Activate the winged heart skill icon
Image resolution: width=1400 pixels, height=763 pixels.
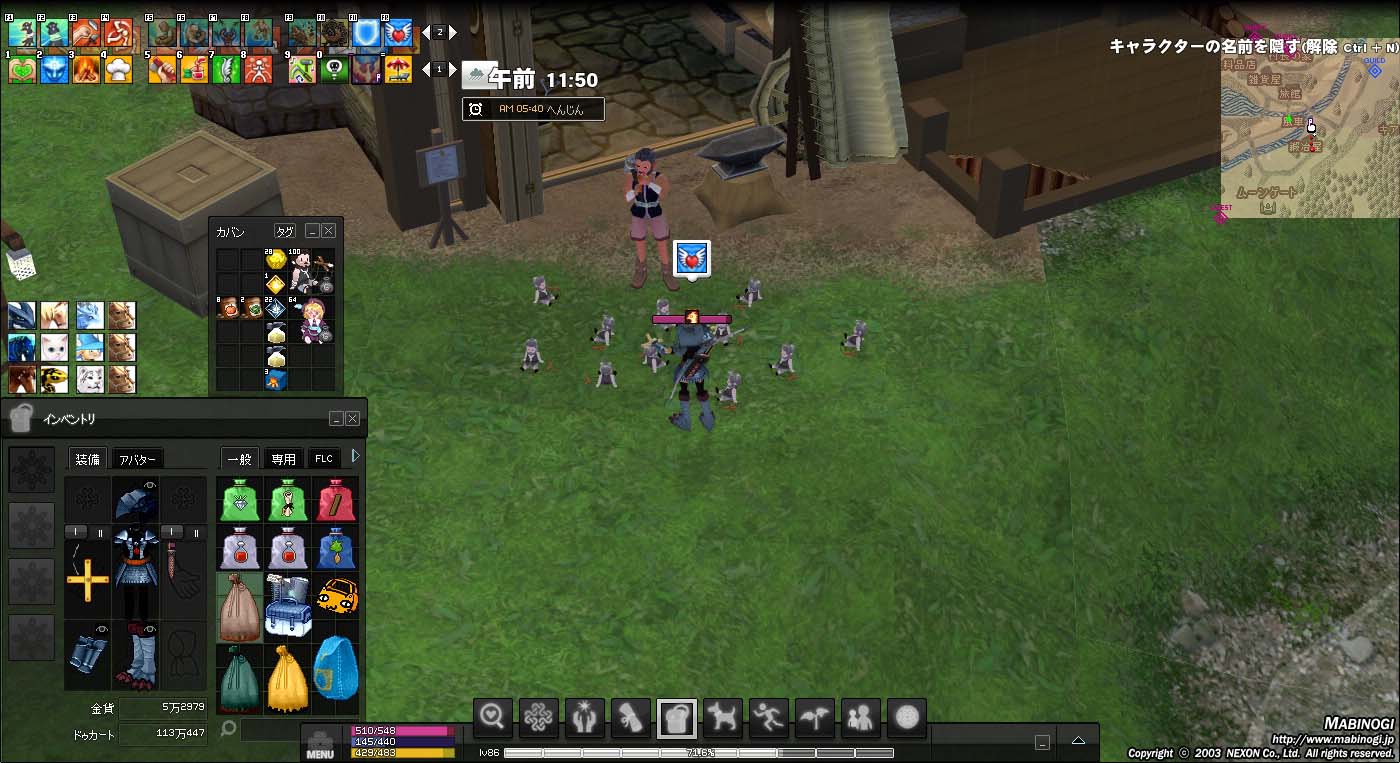pyautogui.click(x=398, y=34)
